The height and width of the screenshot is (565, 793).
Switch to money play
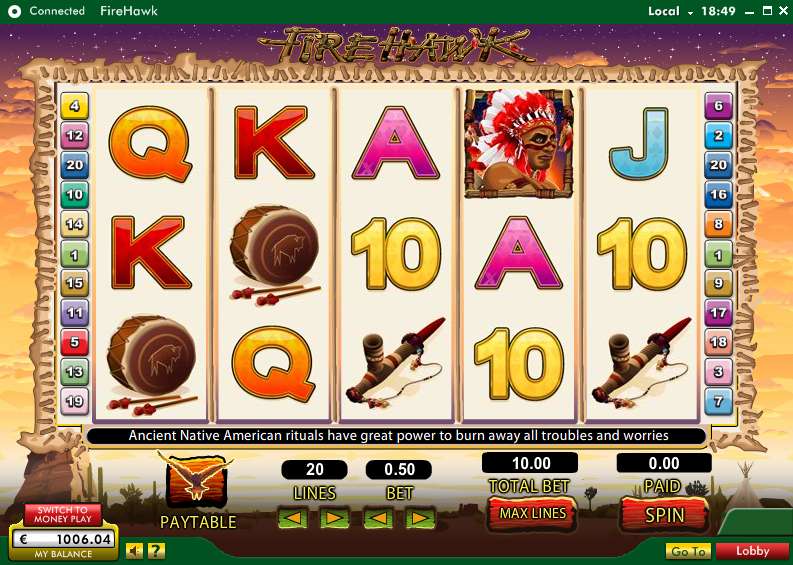point(63,514)
